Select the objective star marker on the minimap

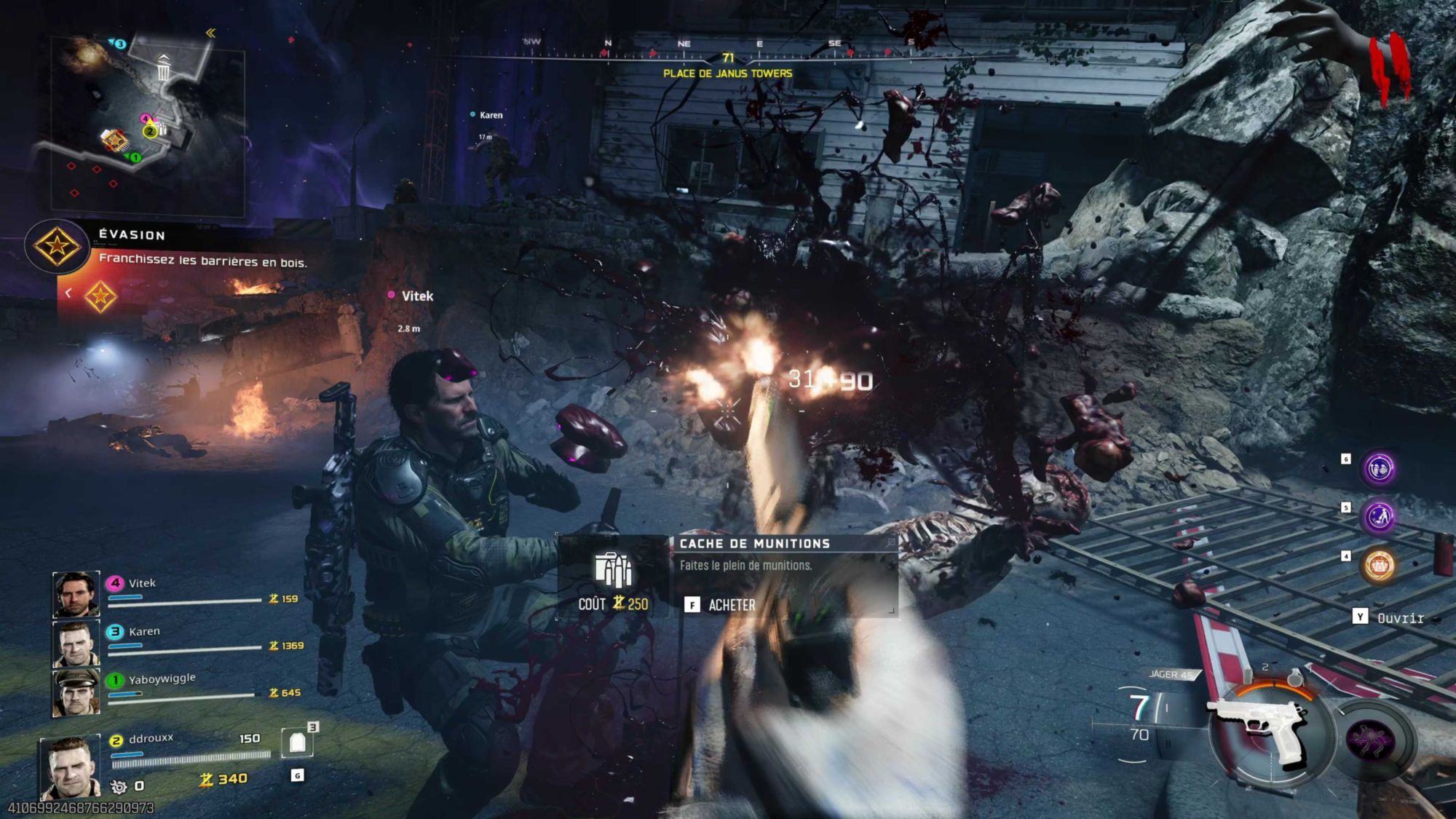tap(114, 139)
